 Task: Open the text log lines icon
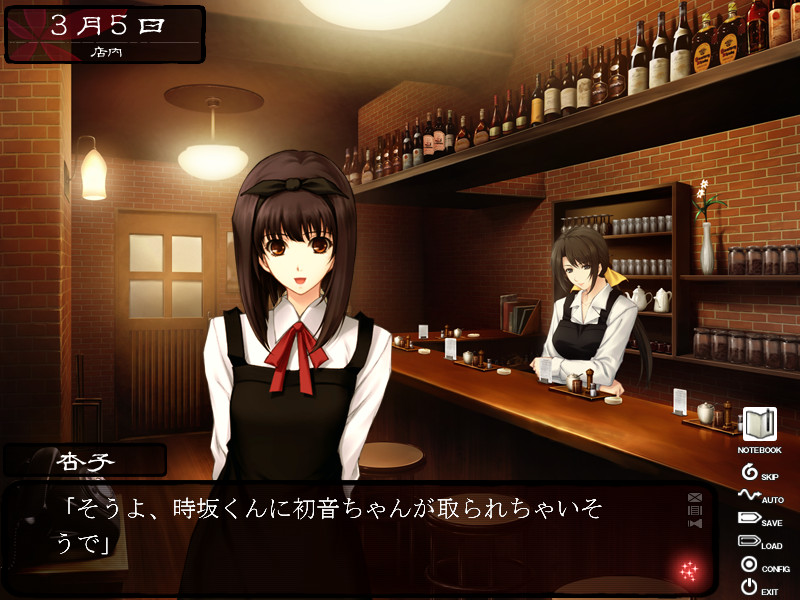pos(695,510)
